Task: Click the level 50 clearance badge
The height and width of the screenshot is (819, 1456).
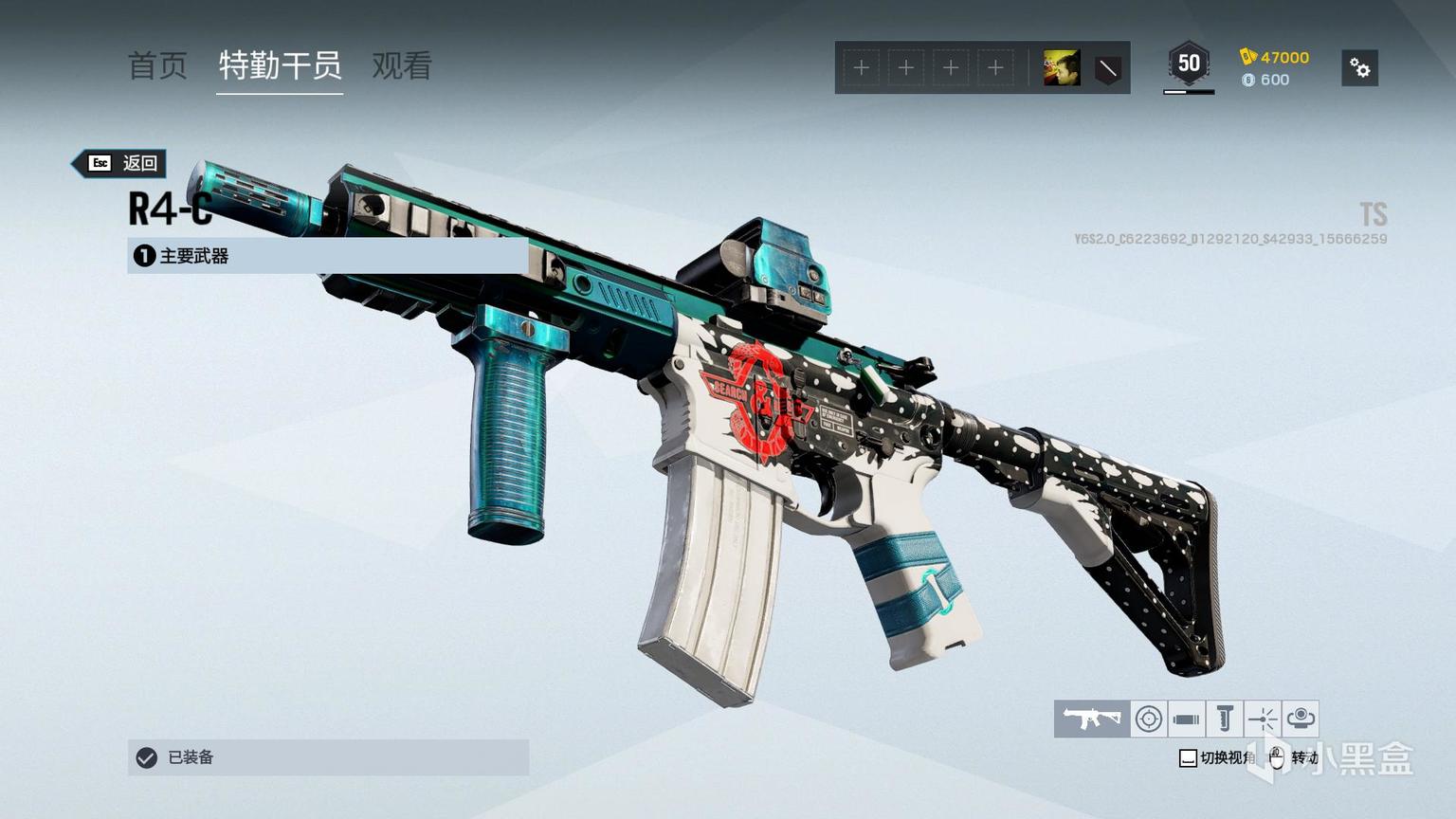Action: (1189, 64)
